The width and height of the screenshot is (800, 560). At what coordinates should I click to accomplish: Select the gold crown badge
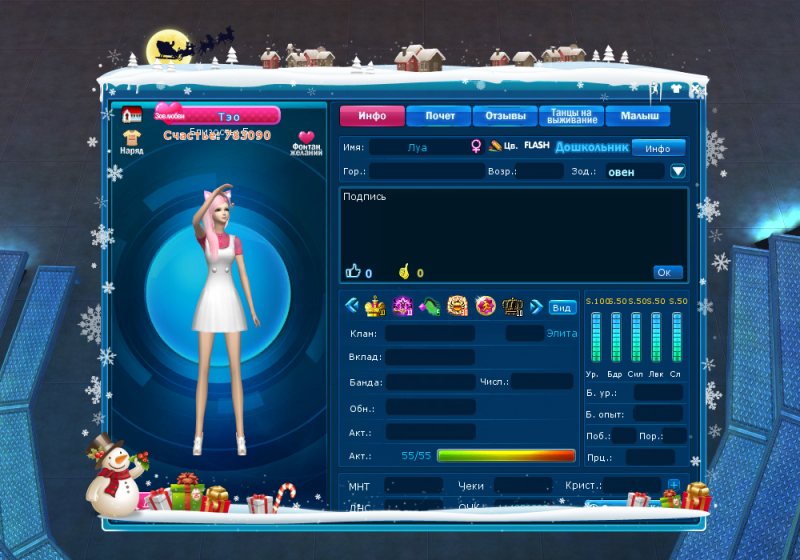tap(376, 306)
